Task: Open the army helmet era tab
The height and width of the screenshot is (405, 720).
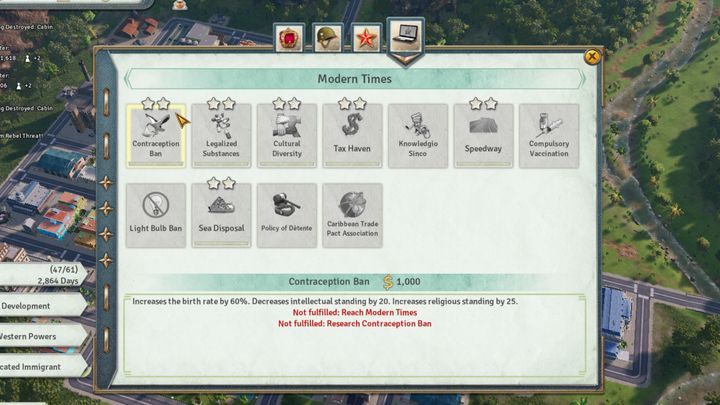Action: coord(327,39)
